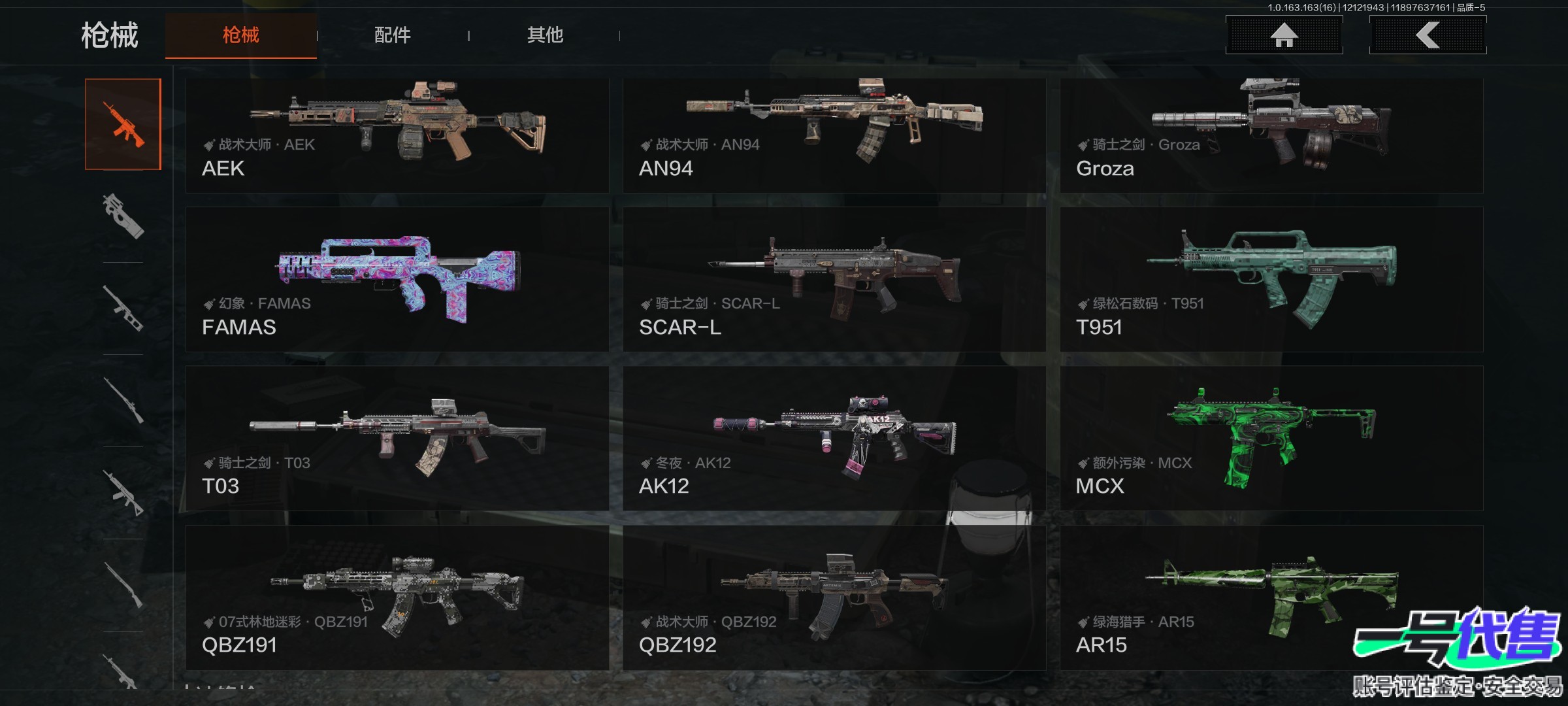Viewport: 1568px width, 706px height.
Task: Choose the T951 weapon card
Action: click(1271, 280)
